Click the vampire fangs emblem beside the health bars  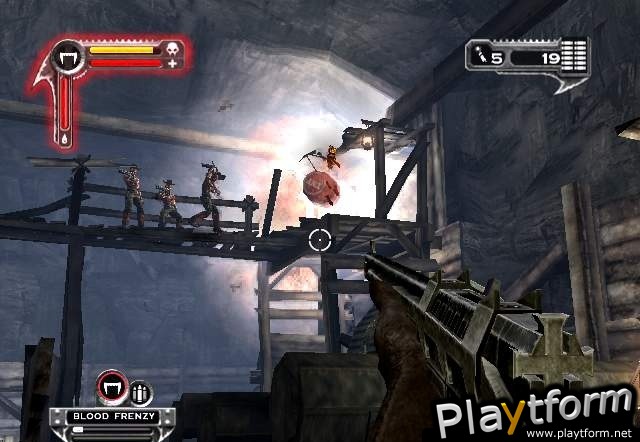click(69, 55)
